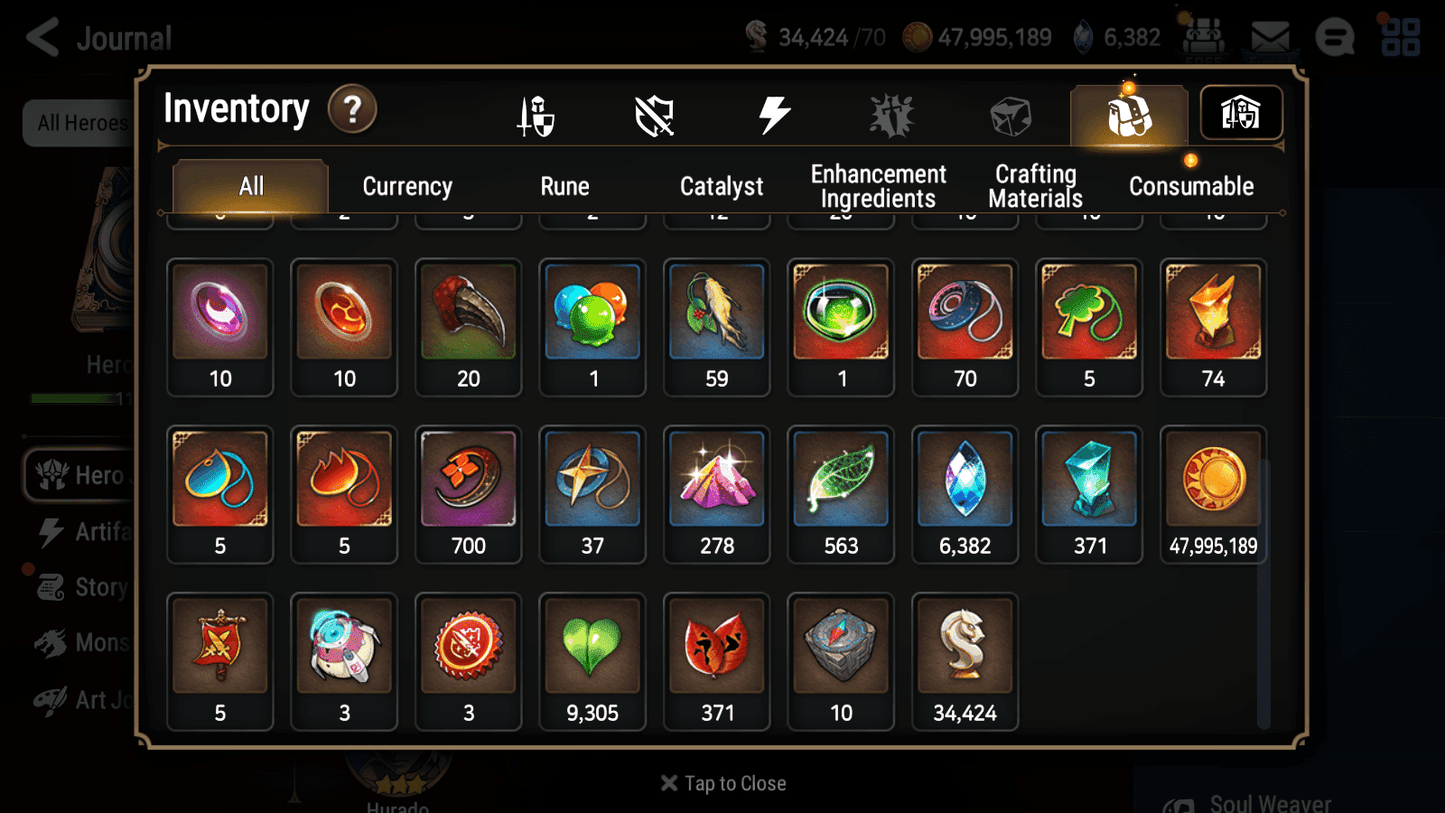This screenshot has height=813, width=1445.
Task: Open the chat bubble icon
Action: (x=1334, y=37)
